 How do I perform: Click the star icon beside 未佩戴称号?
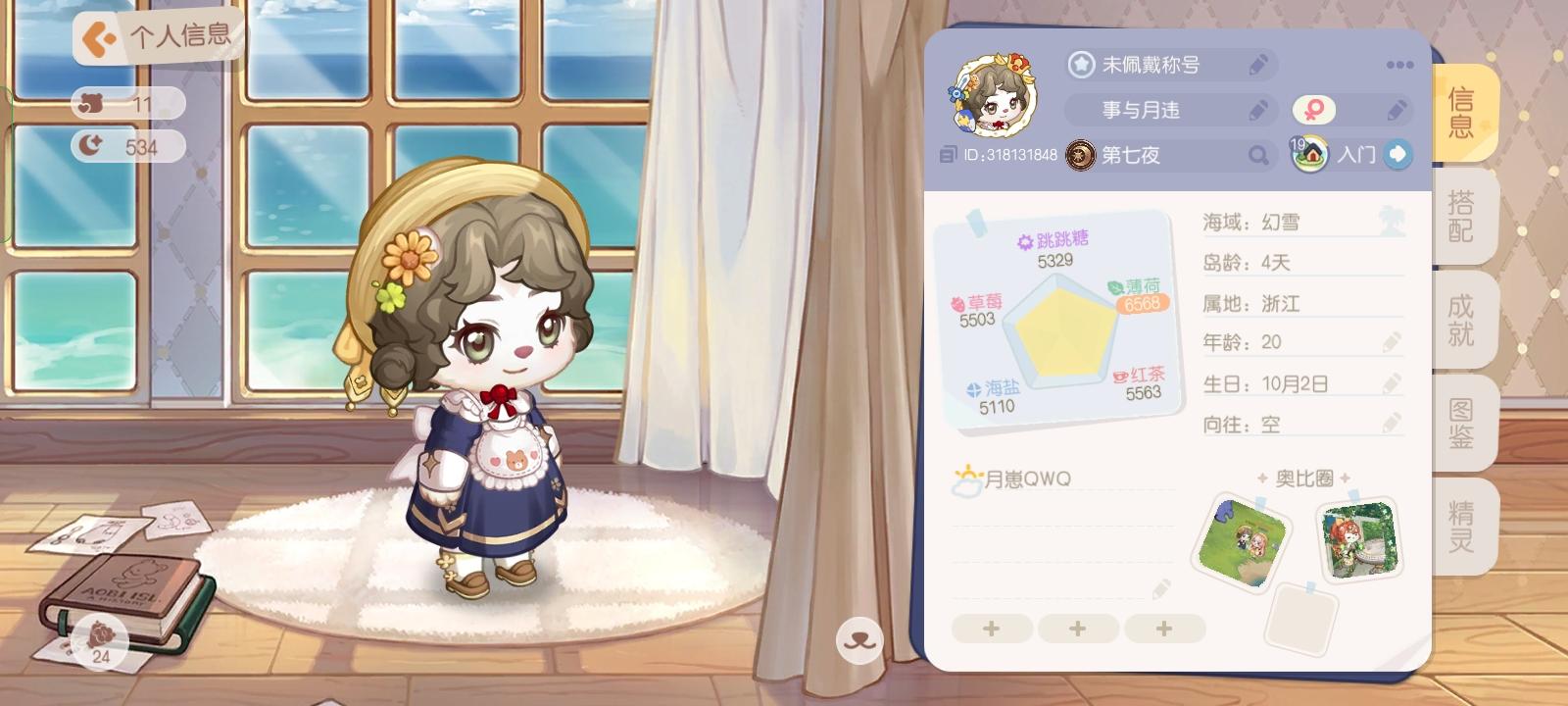(x=1080, y=65)
